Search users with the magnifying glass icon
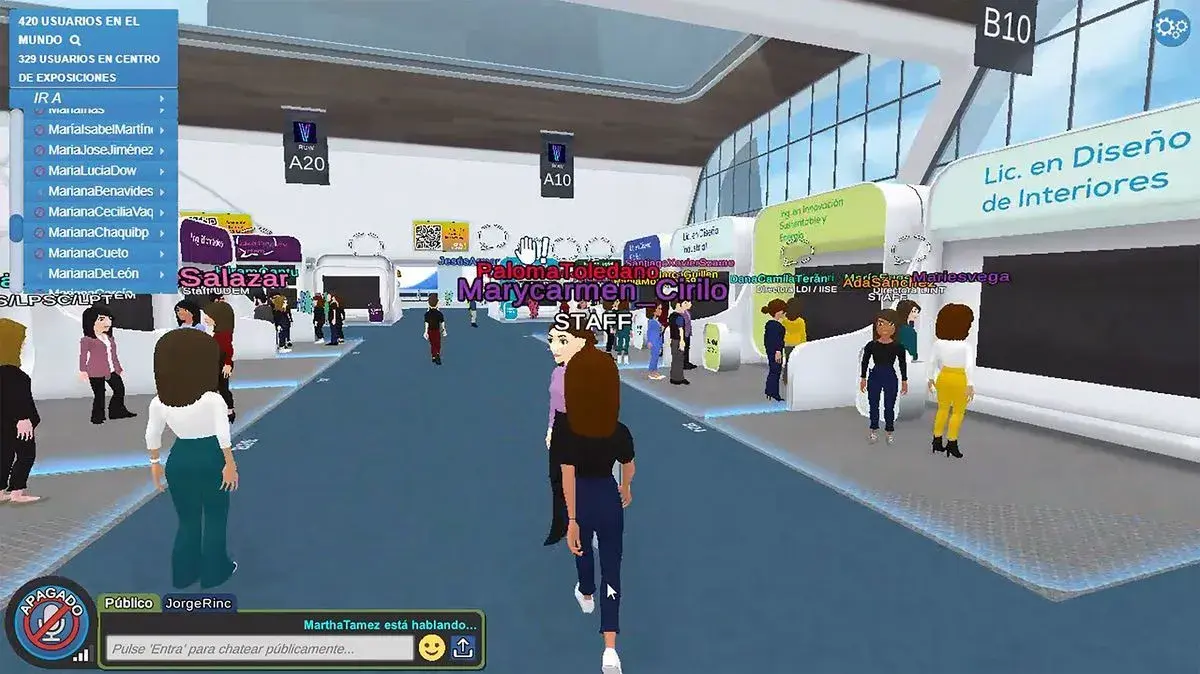1200x674 pixels. [75, 41]
